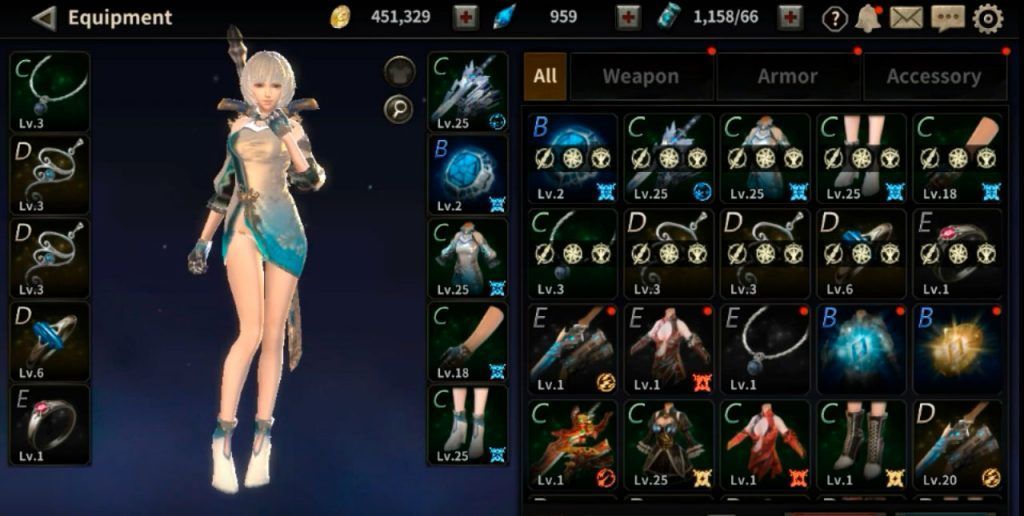Add more gold with the plus button

pos(465,17)
